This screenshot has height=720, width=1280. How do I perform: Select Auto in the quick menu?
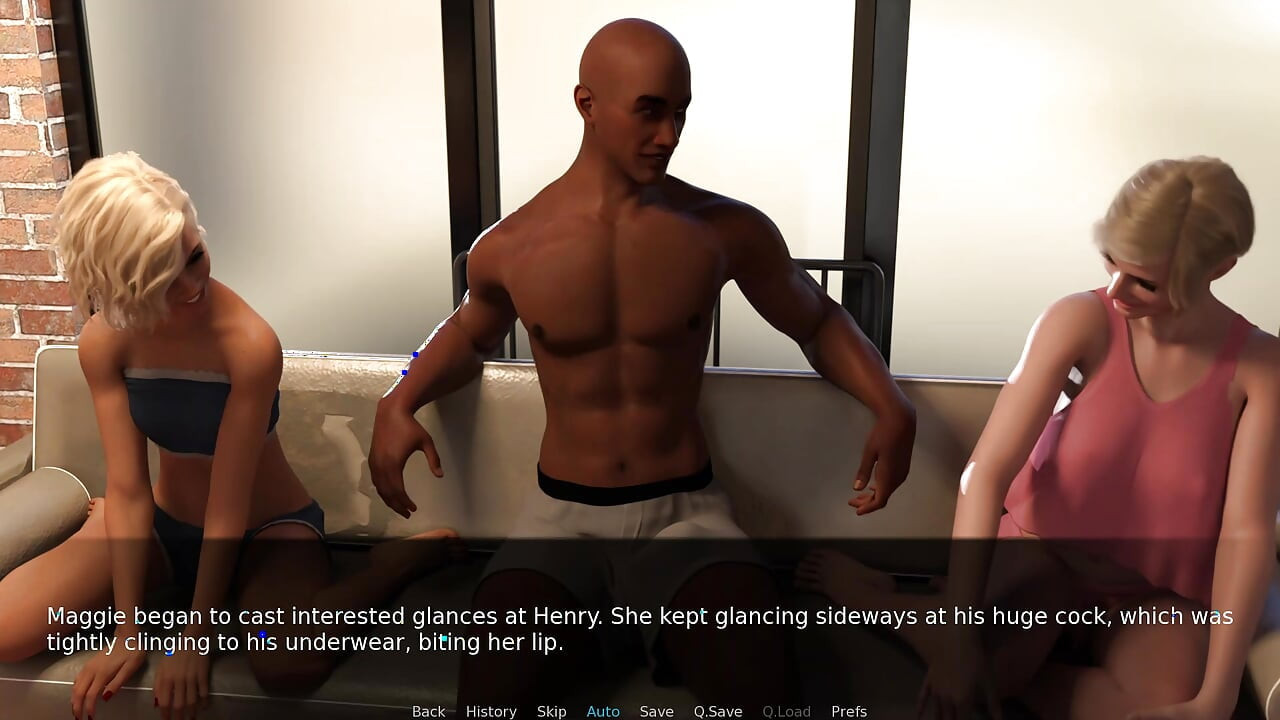tap(603, 711)
